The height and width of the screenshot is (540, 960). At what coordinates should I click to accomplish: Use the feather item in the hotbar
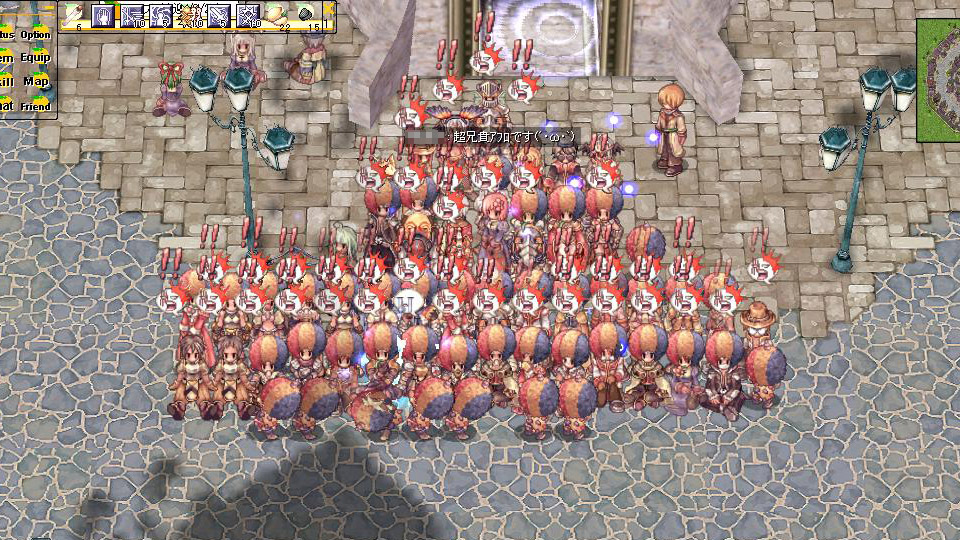tap(73, 15)
